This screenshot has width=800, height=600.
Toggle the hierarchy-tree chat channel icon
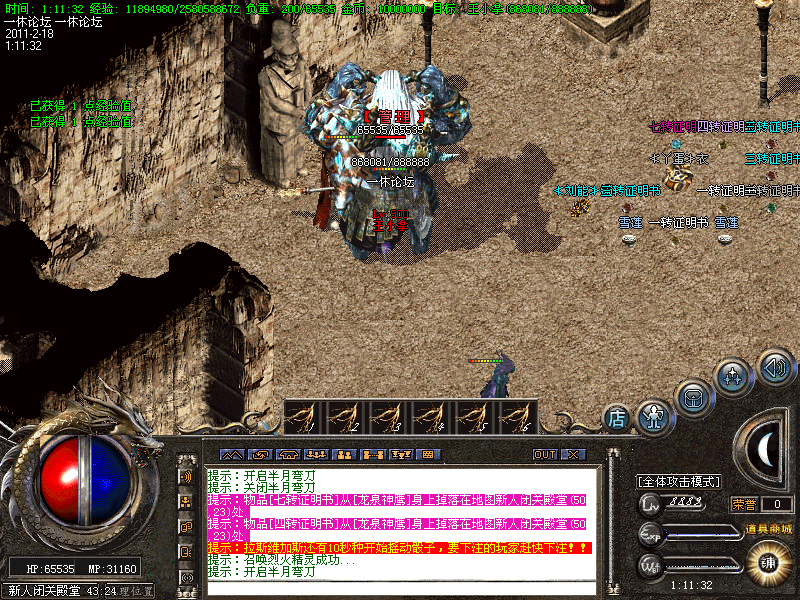186,501
